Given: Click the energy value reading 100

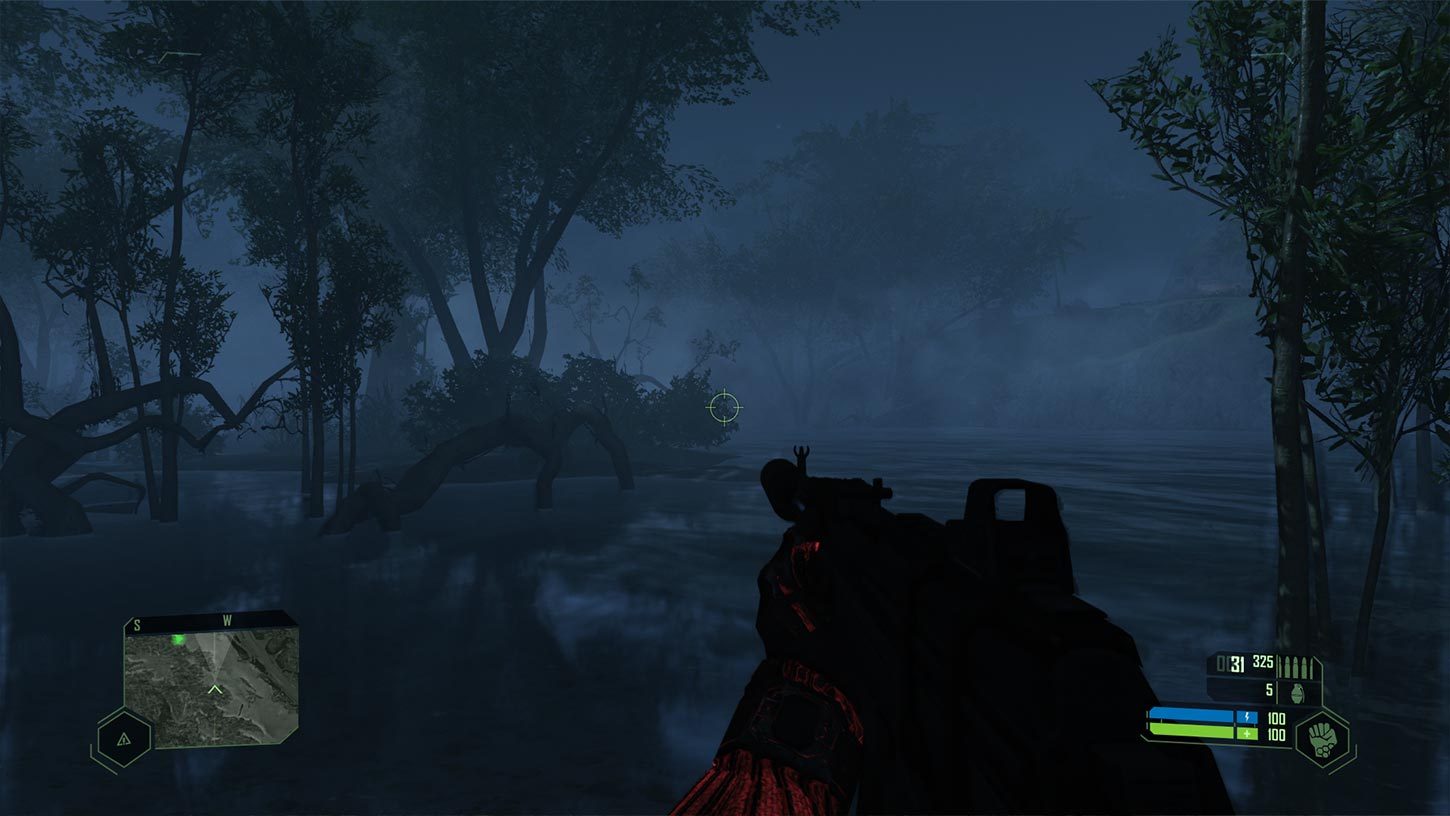Looking at the screenshot, I should pos(1276,718).
